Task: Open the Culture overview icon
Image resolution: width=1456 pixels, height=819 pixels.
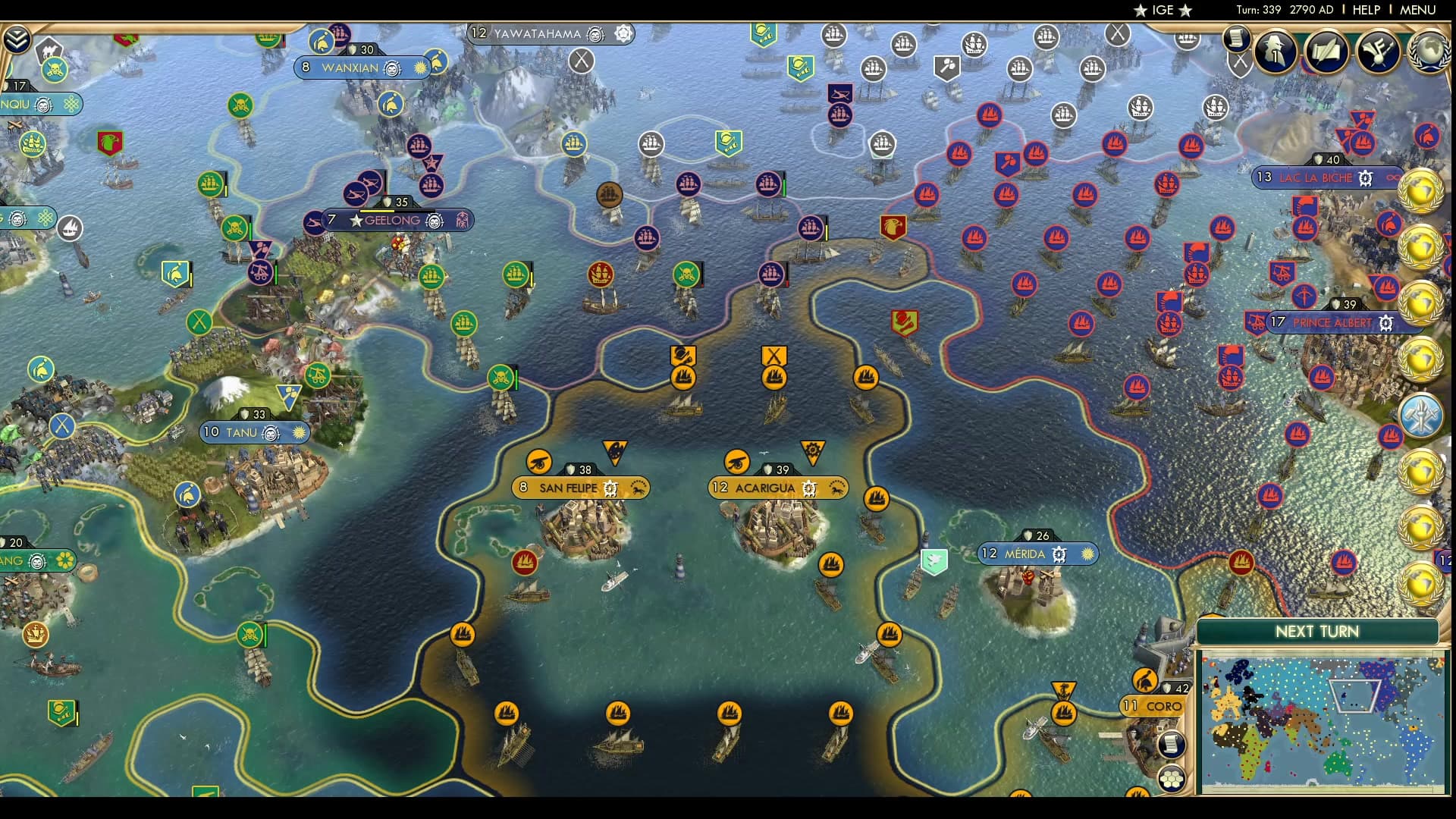Action: (1379, 50)
